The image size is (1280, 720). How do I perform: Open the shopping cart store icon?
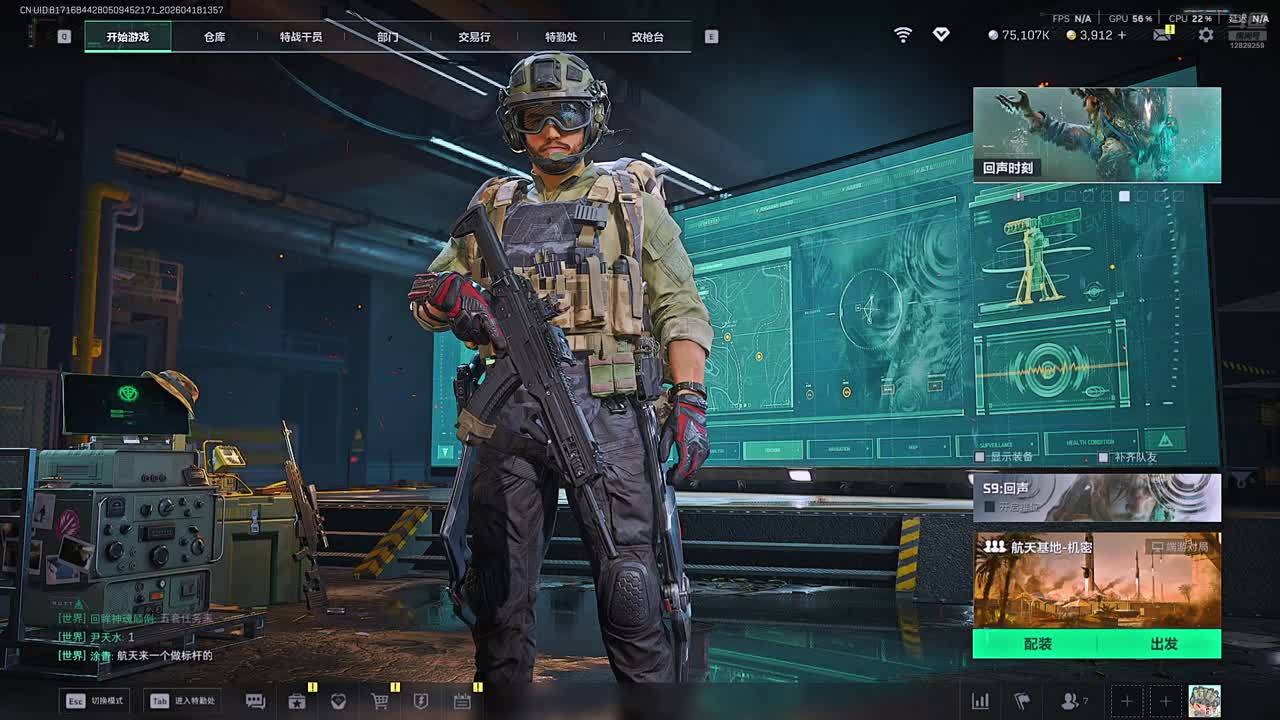click(x=380, y=701)
